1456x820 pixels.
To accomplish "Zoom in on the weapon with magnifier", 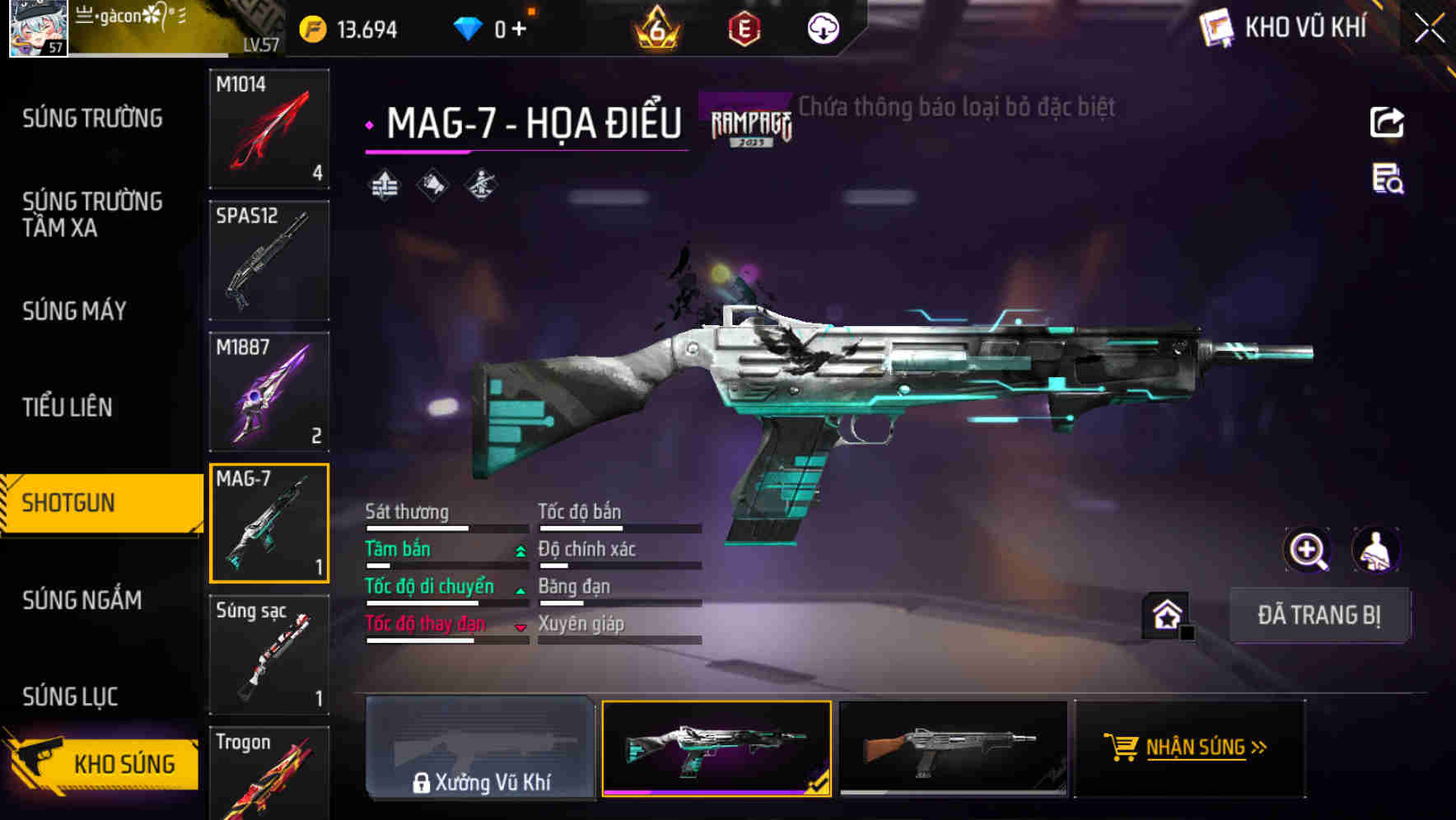I will pos(1308,551).
